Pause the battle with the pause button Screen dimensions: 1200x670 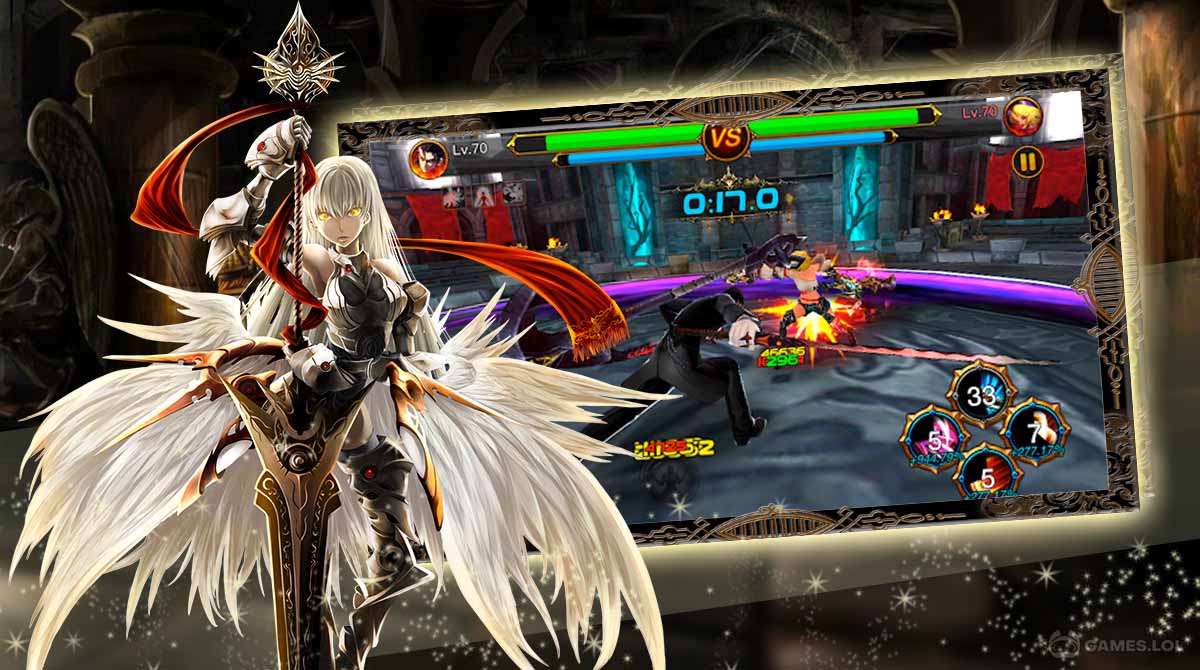(1026, 161)
